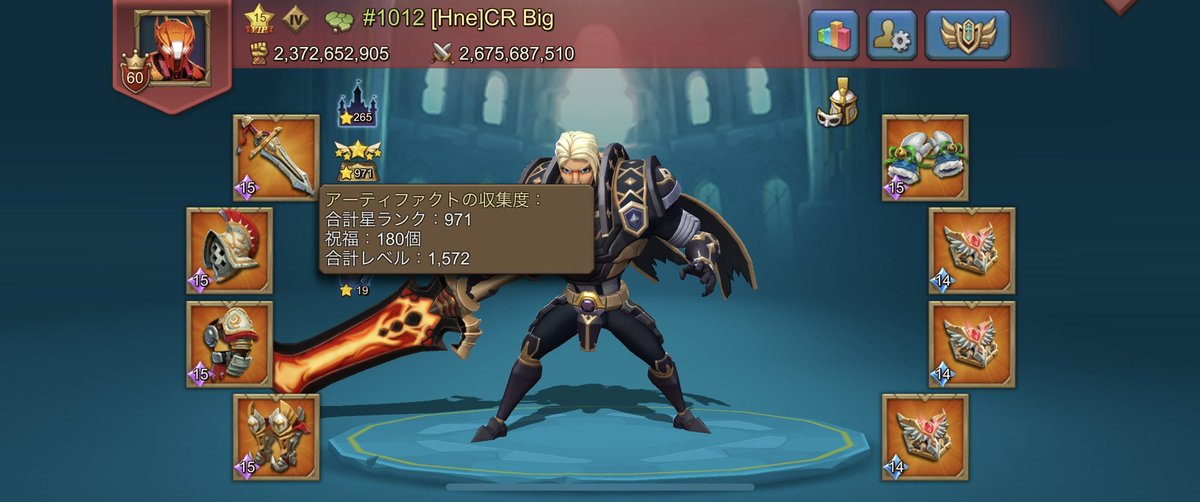
Task: Open the winged shield emblem button
Action: pyautogui.click(x=967, y=37)
